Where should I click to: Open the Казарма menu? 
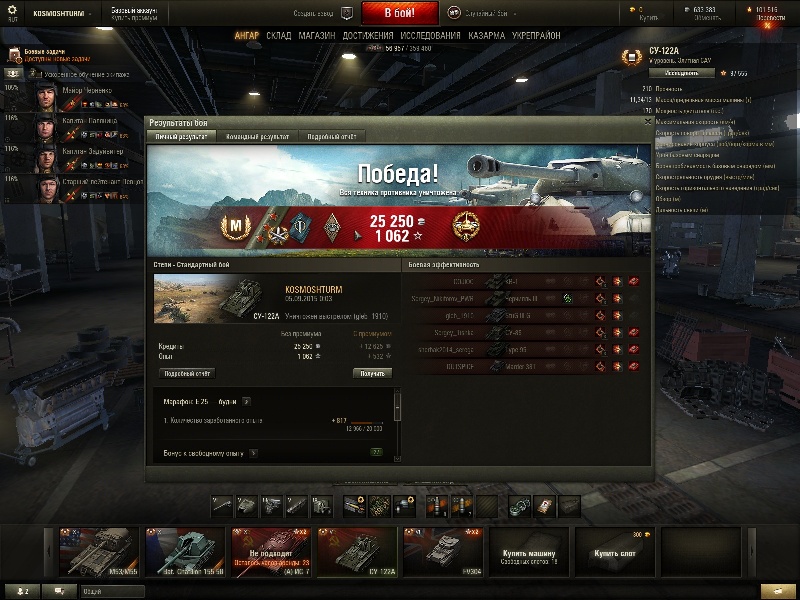[x=486, y=36]
